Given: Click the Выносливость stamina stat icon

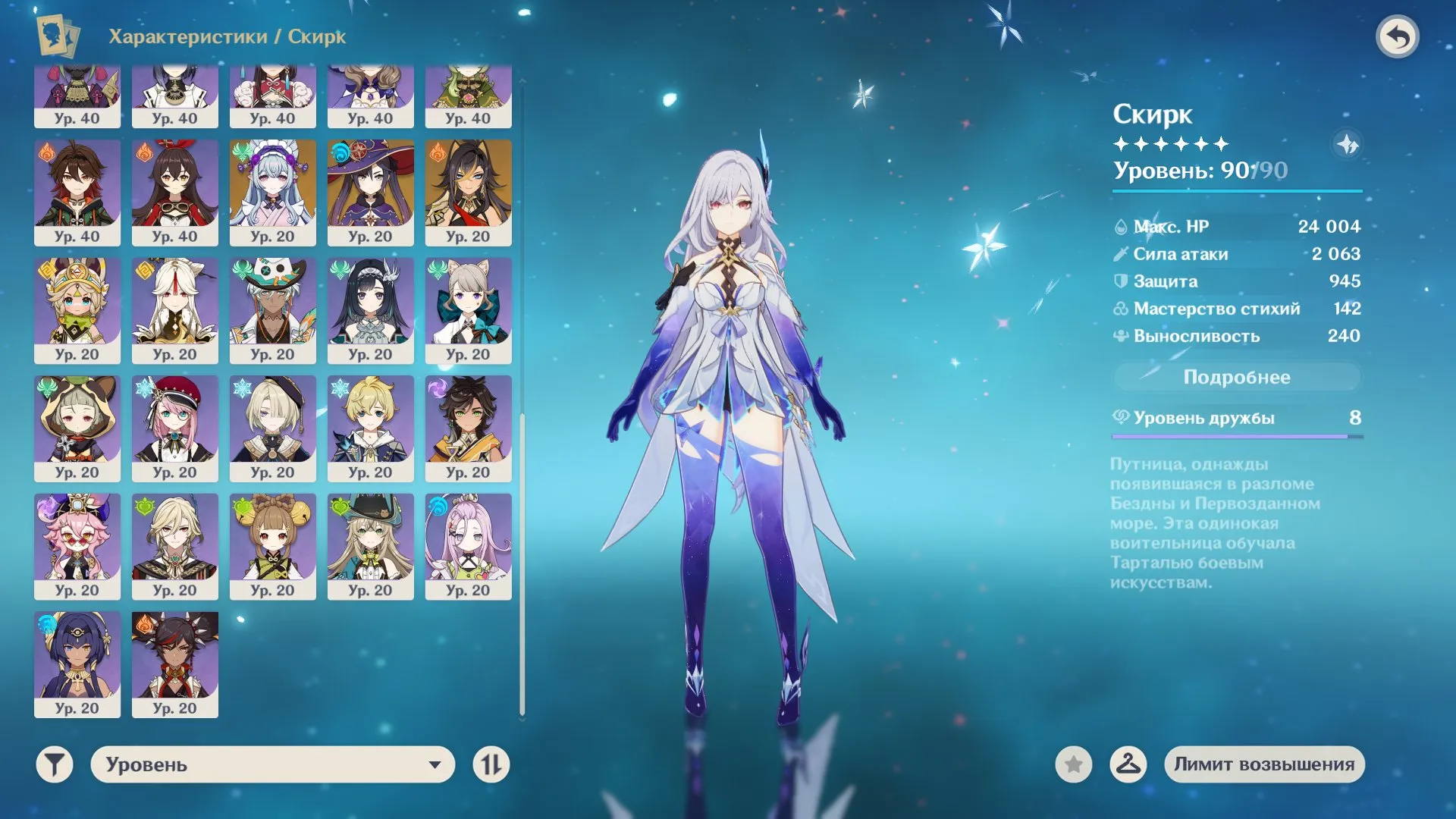Looking at the screenshot, I should coord(1120,335).
